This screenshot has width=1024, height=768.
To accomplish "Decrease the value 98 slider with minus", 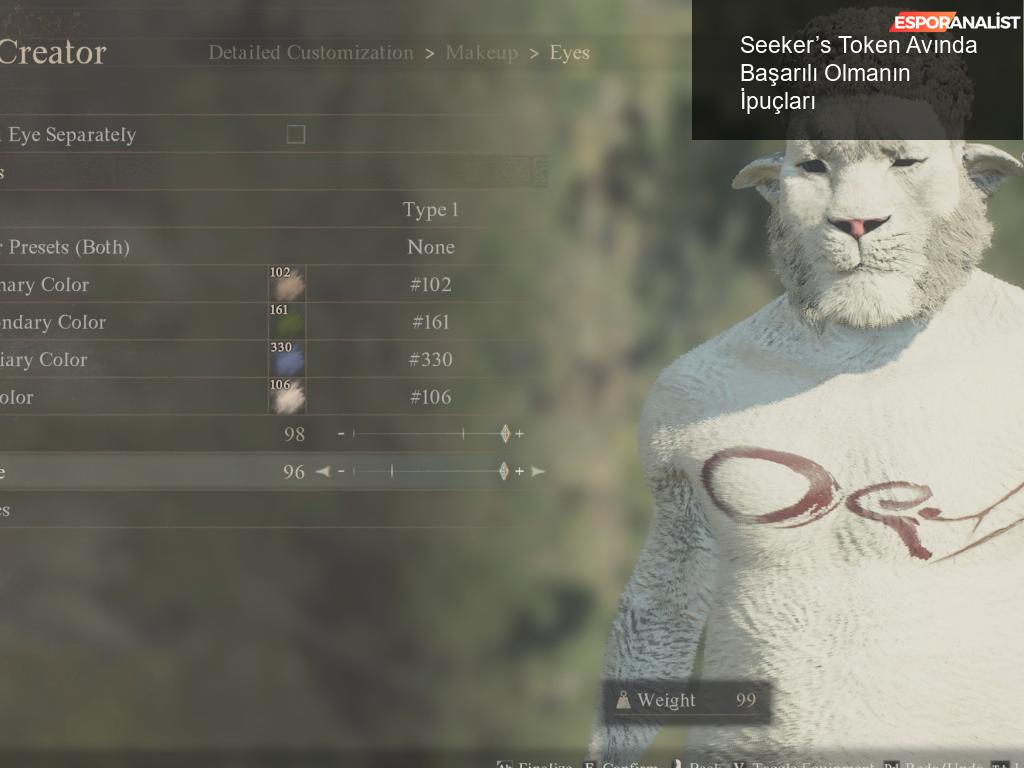I will (x=341, y=434).
